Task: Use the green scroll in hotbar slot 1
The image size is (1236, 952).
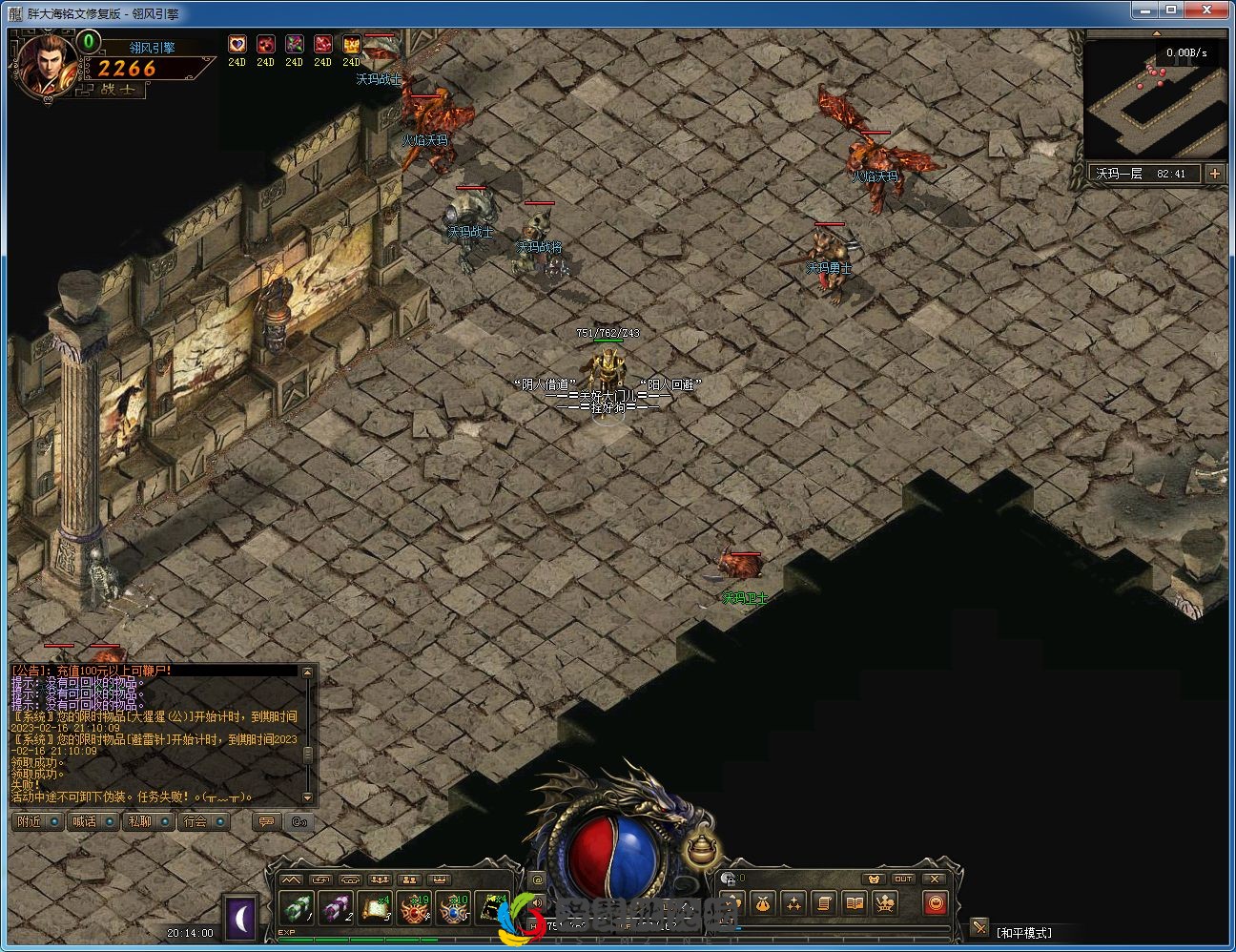Action: click(296, 908)
